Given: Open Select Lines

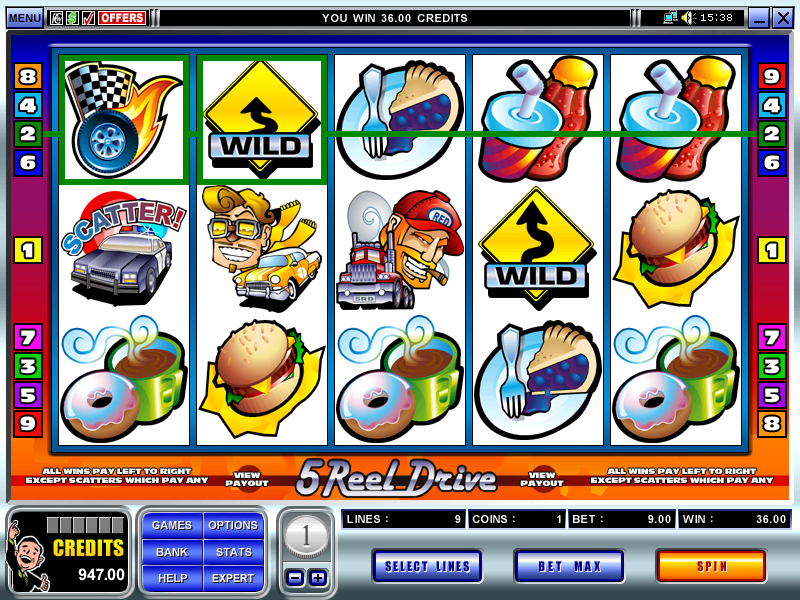Looking at the screenshot, I should coord(427,566).
